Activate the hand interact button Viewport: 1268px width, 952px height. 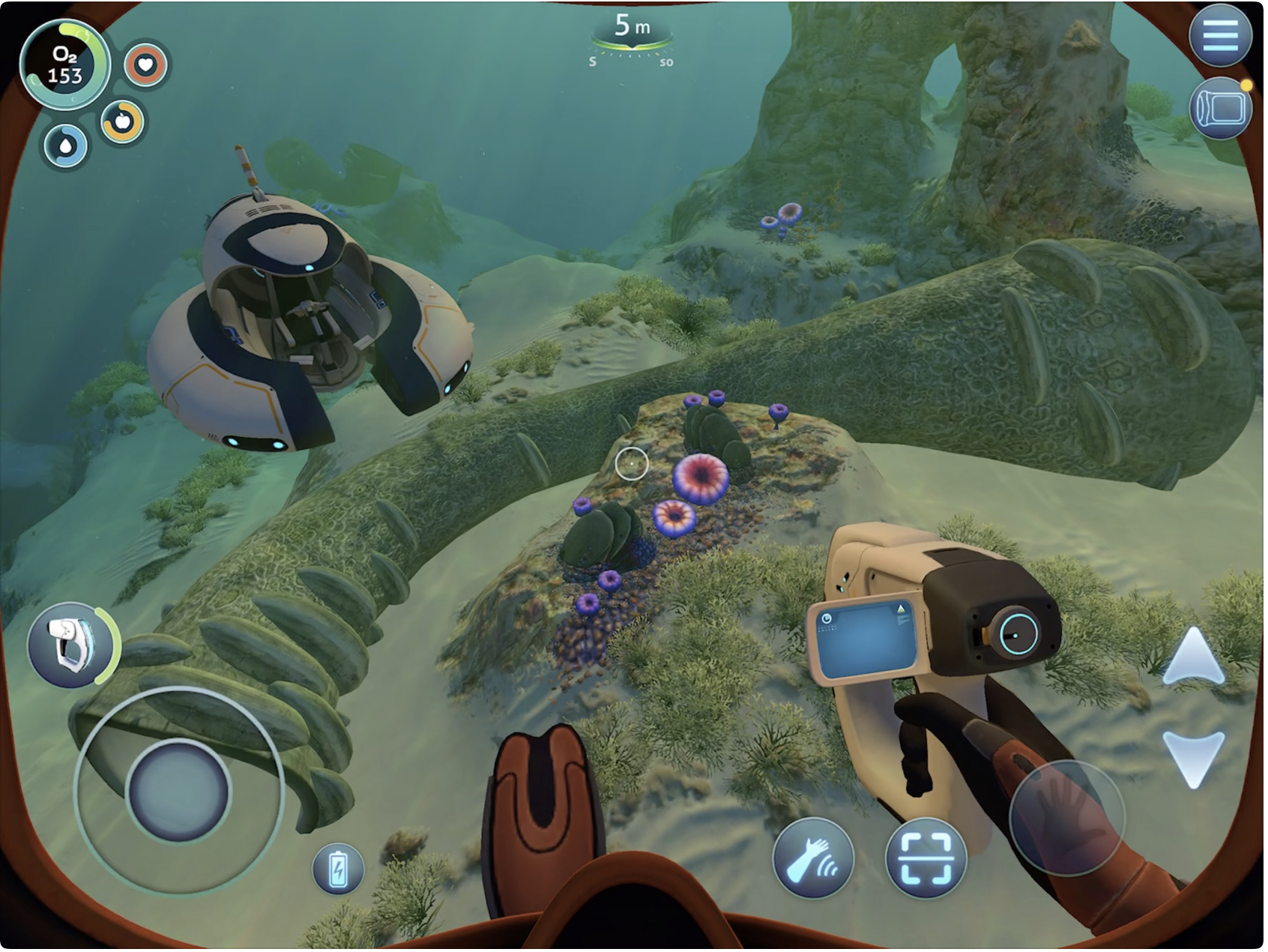813,858
